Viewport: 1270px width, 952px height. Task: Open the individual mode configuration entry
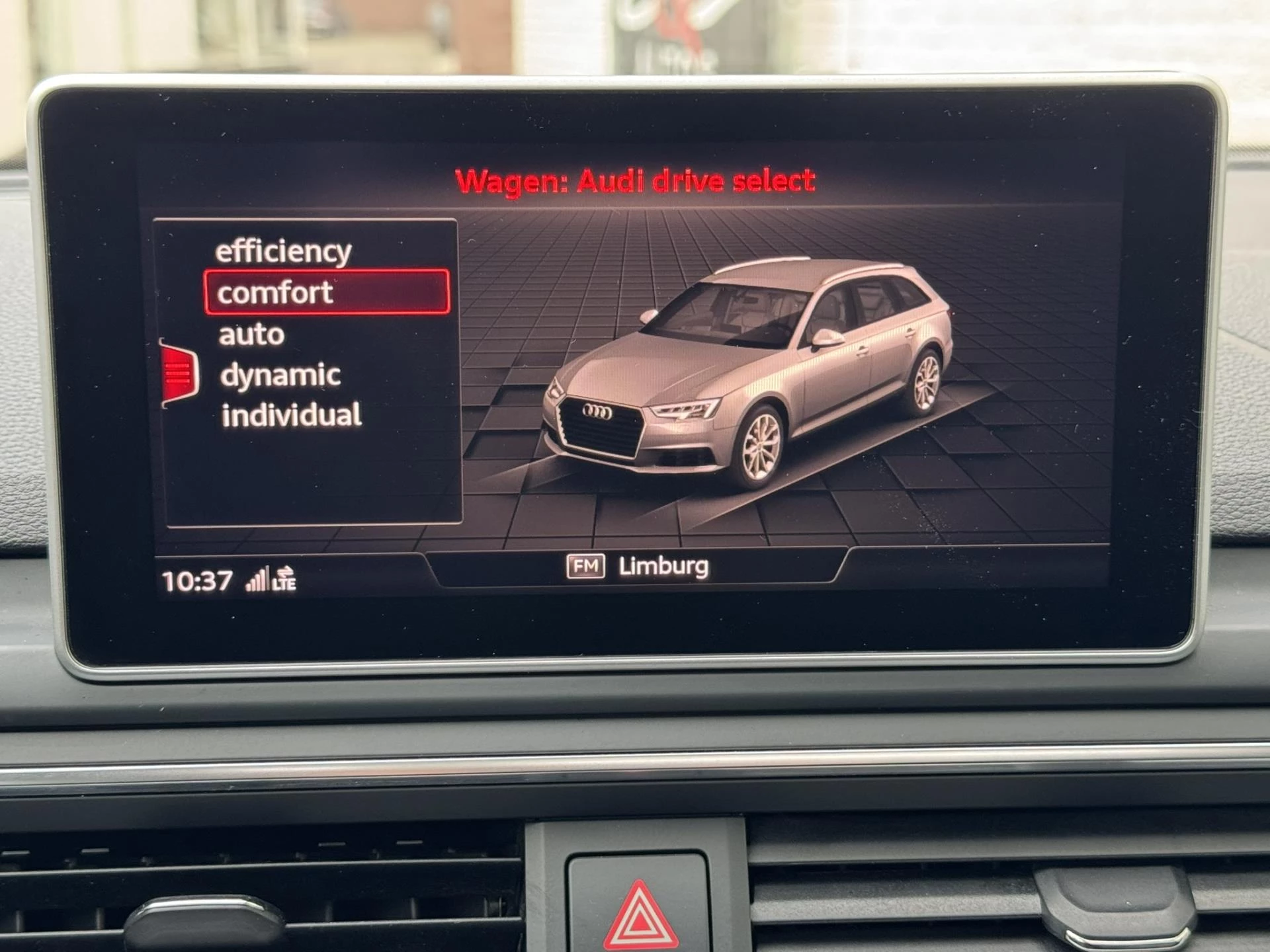pyautogui.click(x=291, y=416)
